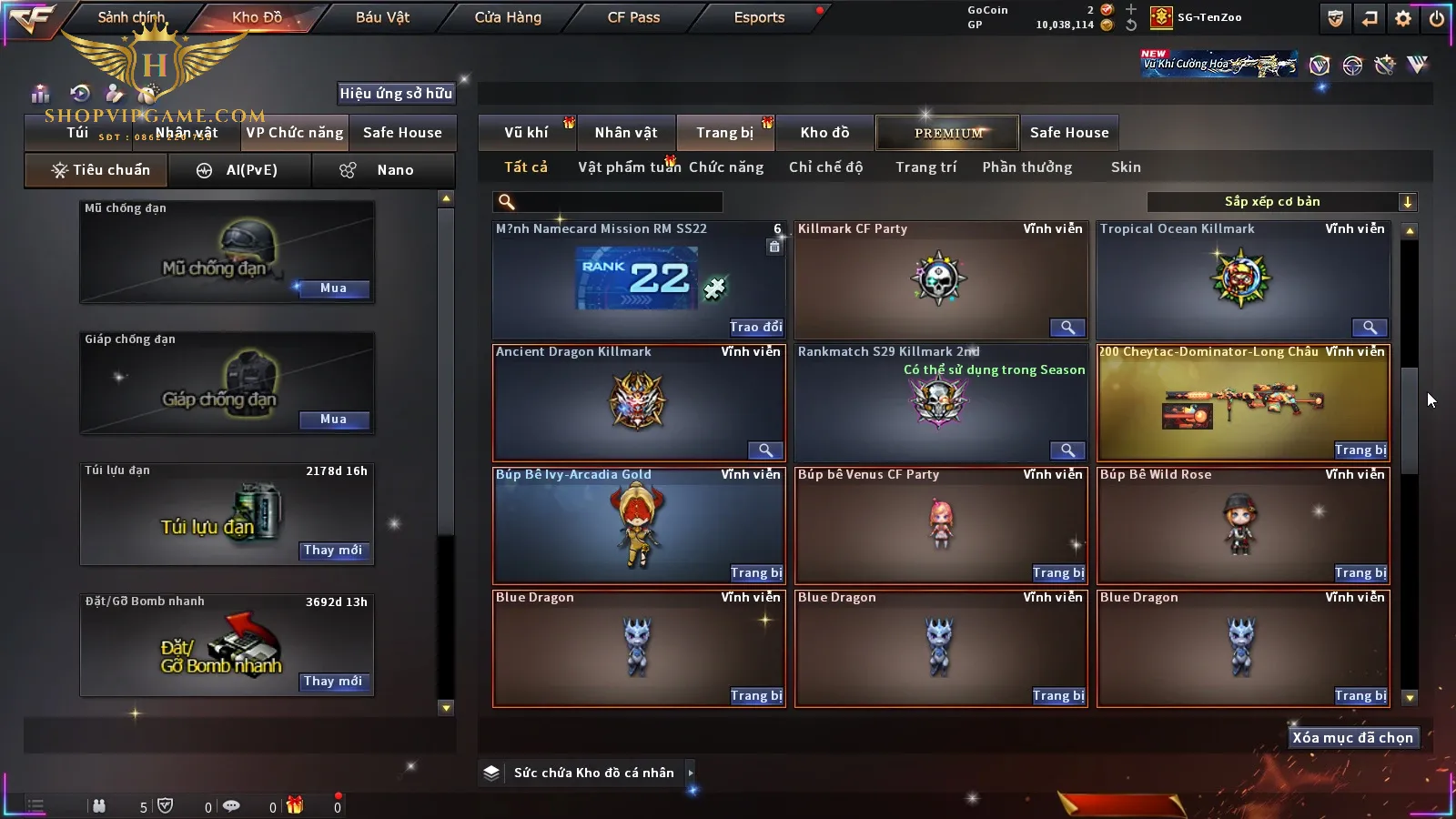
Task: Open settings with the gear icon
Action: tap(1403, 18)
